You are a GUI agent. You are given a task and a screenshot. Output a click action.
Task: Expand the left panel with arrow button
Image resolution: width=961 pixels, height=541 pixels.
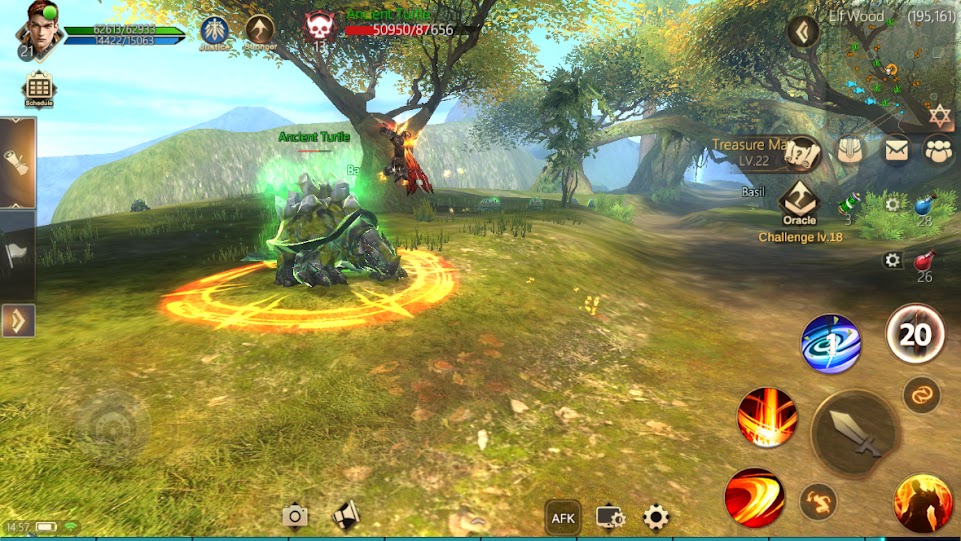point(18,321)
